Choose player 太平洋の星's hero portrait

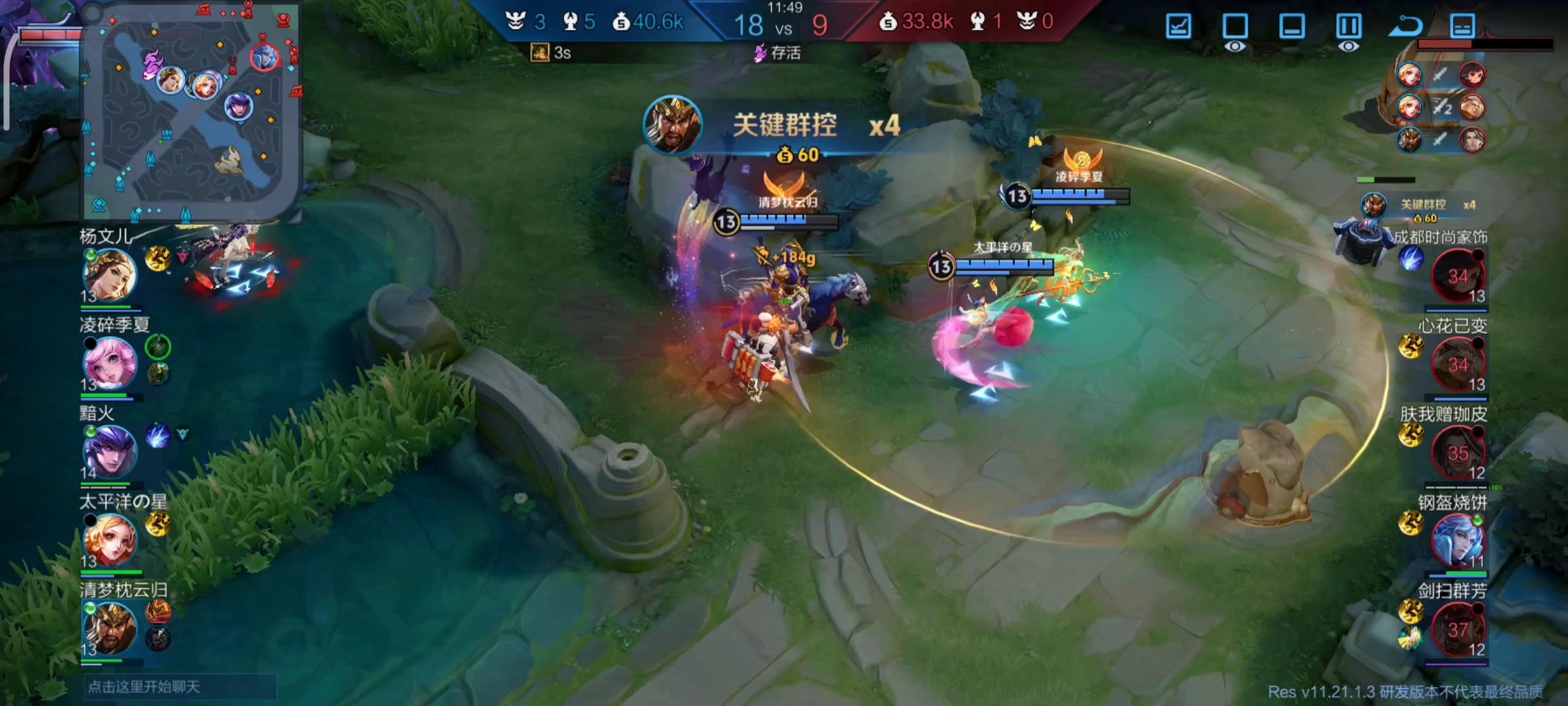coord(110,540)
